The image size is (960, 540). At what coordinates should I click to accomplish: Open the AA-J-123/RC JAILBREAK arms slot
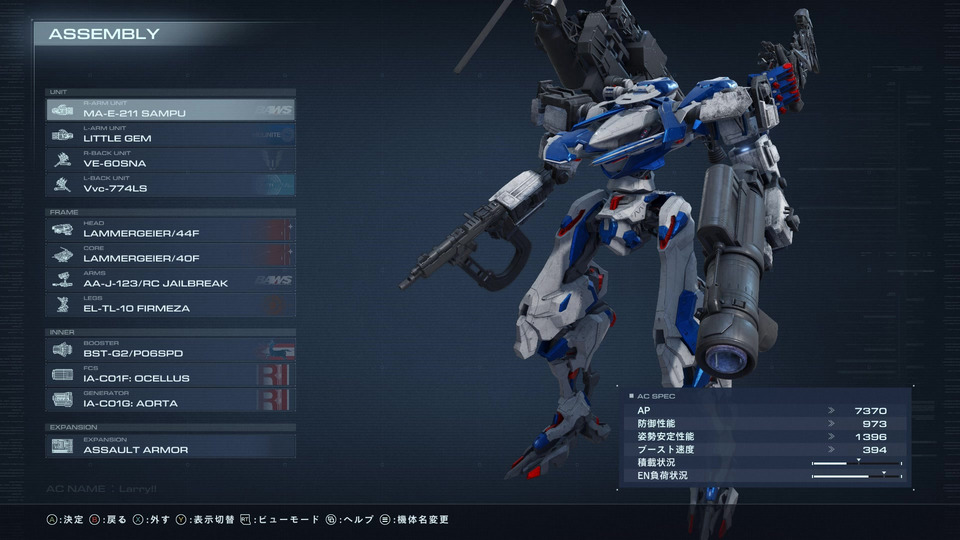(x=170, y=280)
